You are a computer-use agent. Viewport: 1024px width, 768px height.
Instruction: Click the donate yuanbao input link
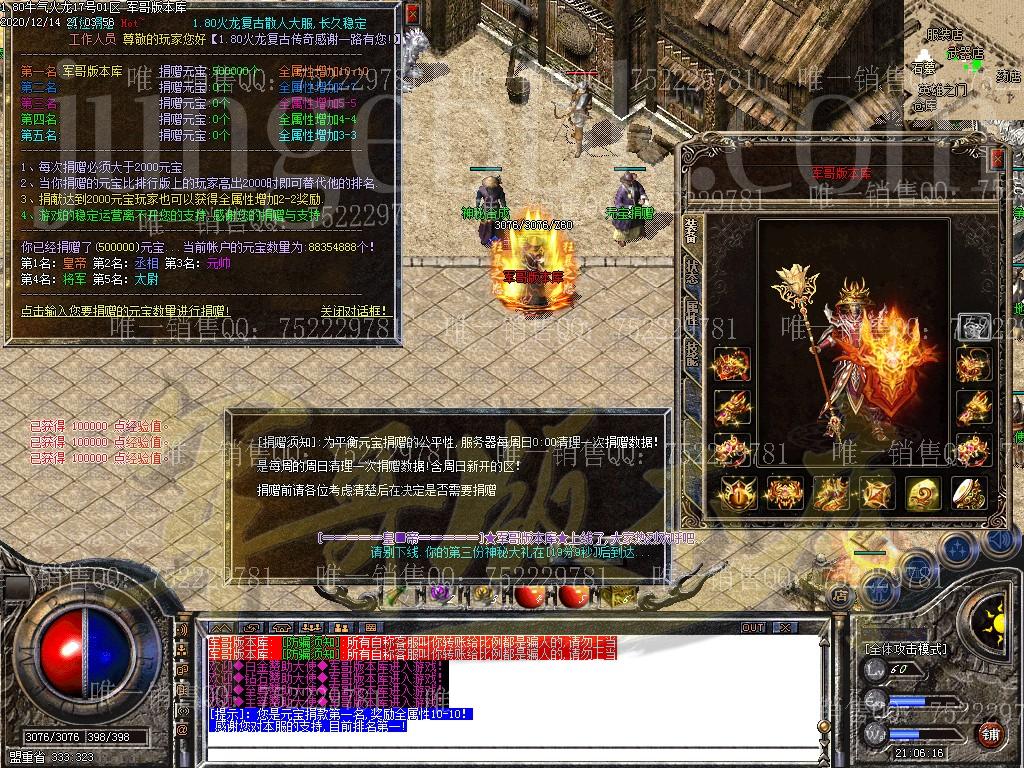pos(125,311)
